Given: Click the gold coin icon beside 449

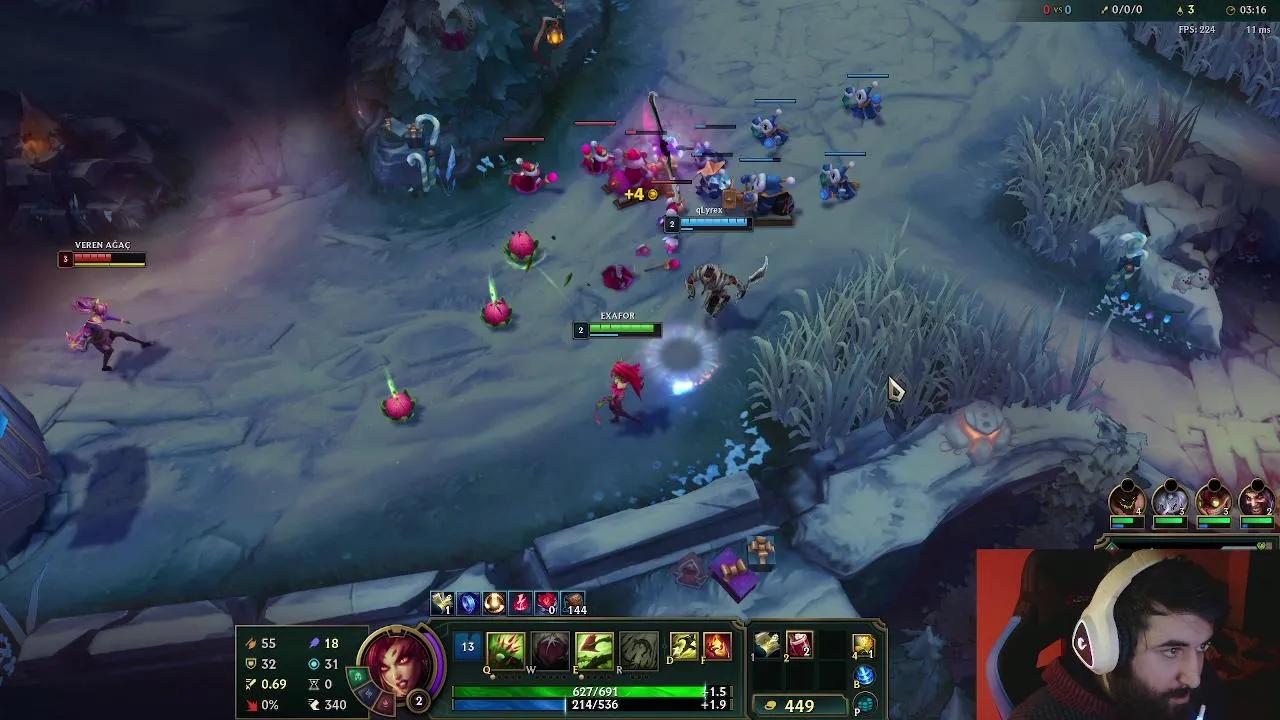Looking at the screenshot, I should [770, 705].
